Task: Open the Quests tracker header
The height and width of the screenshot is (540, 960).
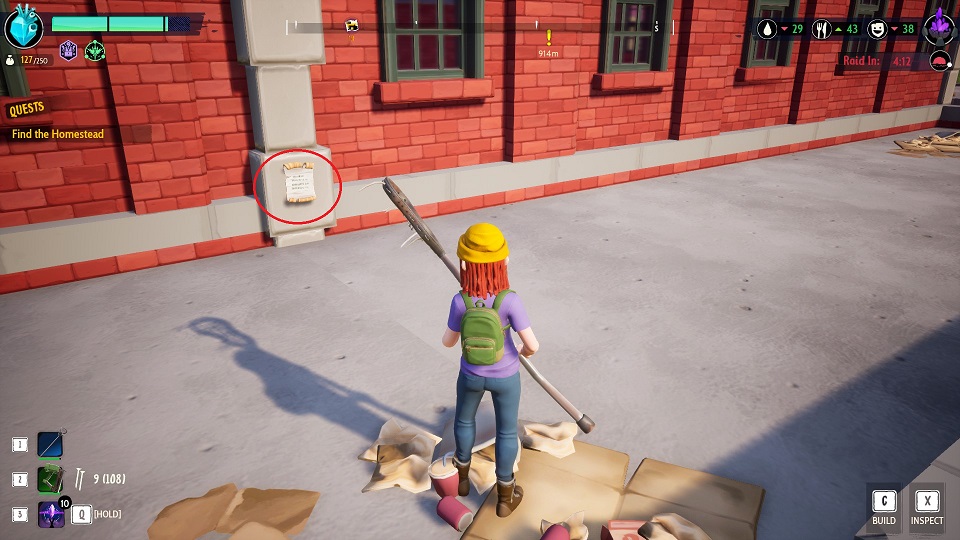Action: pos(27,108)
